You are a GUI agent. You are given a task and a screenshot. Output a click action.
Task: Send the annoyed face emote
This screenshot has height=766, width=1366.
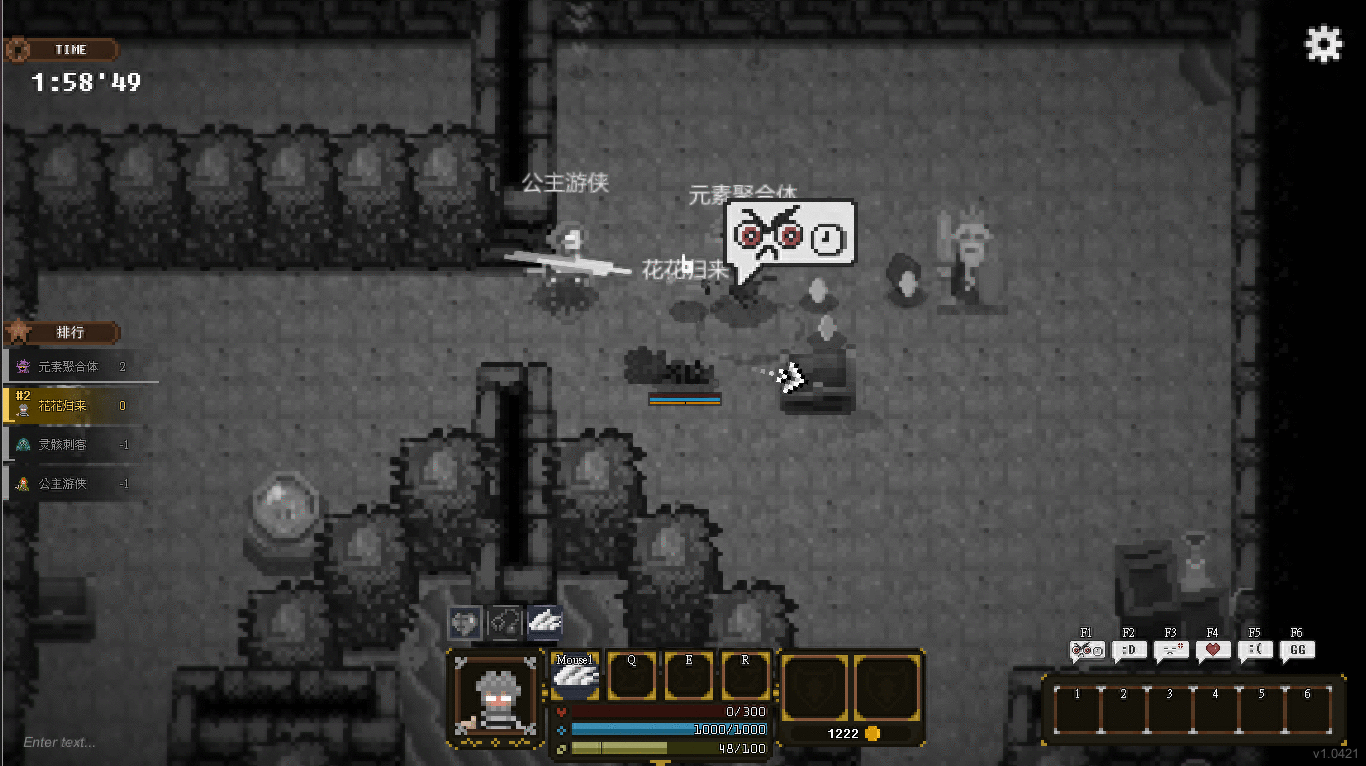(x=1170, y=651)
